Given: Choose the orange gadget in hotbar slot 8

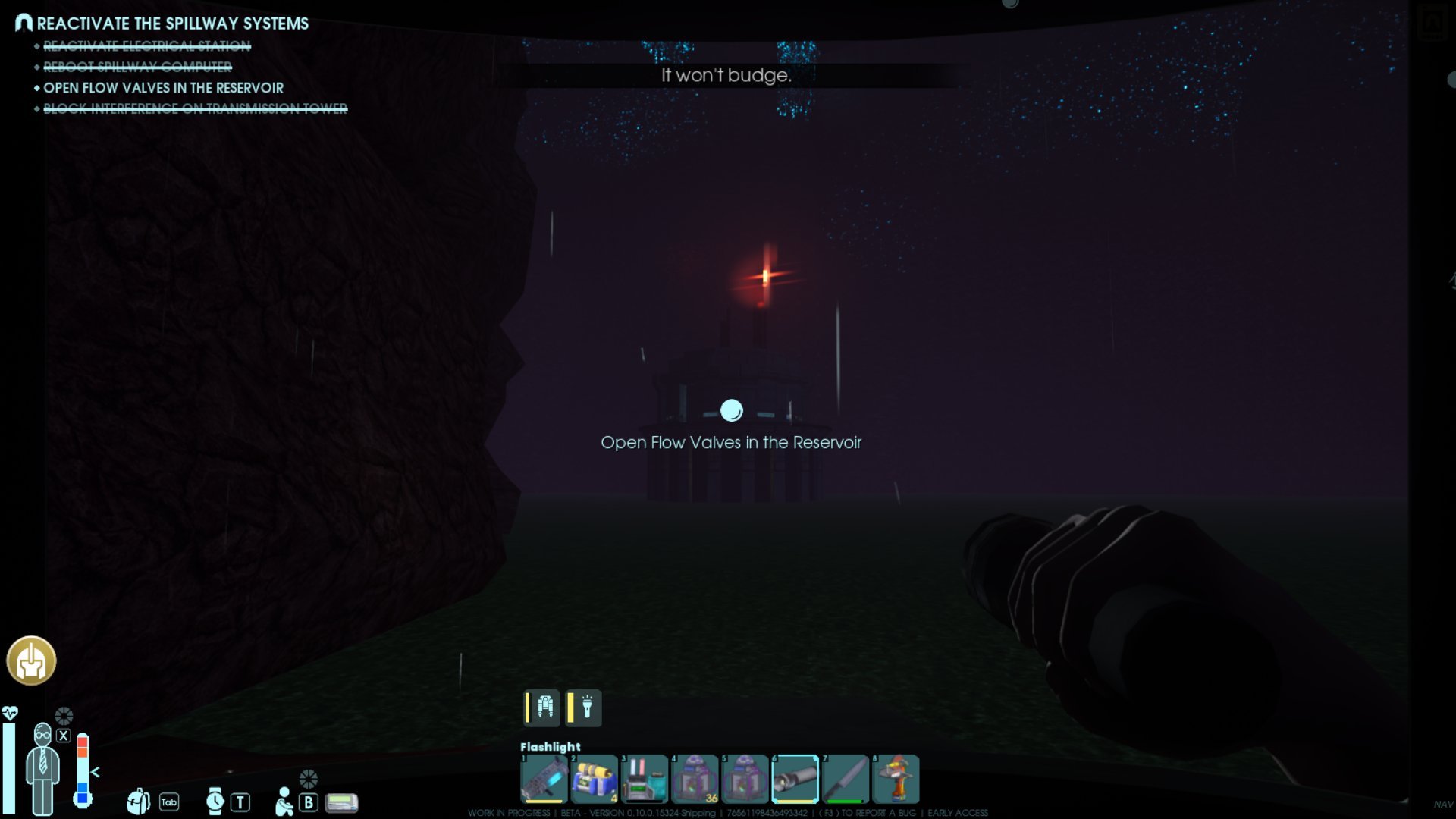Looking at the screenshot, I should 896,779.
